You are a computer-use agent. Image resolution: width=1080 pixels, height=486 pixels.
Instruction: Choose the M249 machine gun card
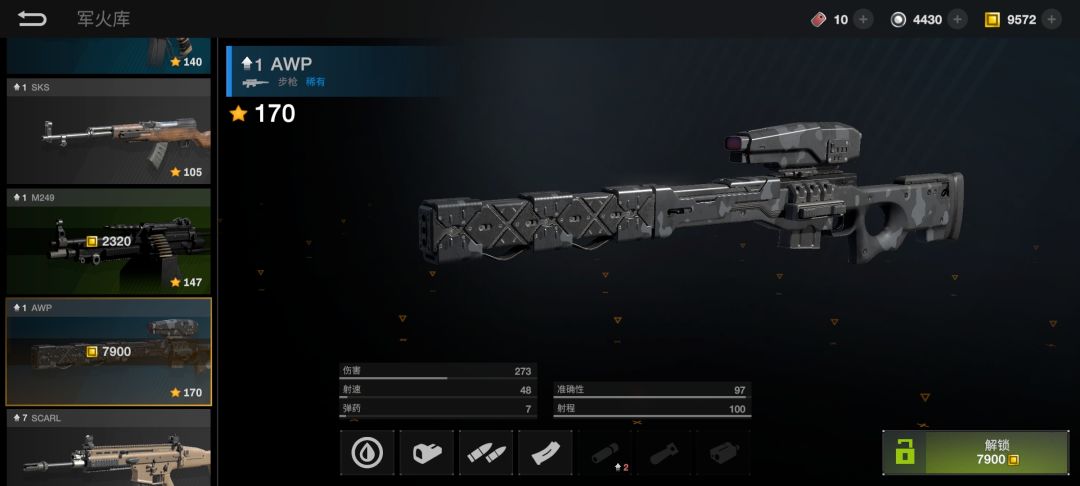tap(108, 241)
